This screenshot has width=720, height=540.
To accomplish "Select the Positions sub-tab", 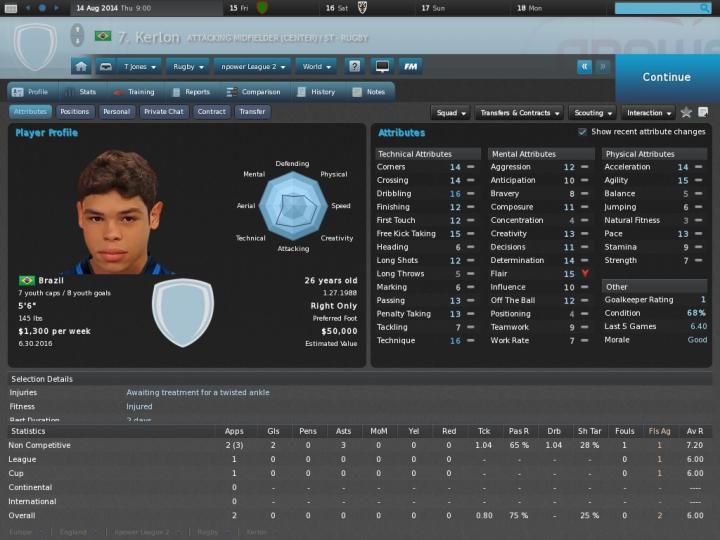I will 75,112.
